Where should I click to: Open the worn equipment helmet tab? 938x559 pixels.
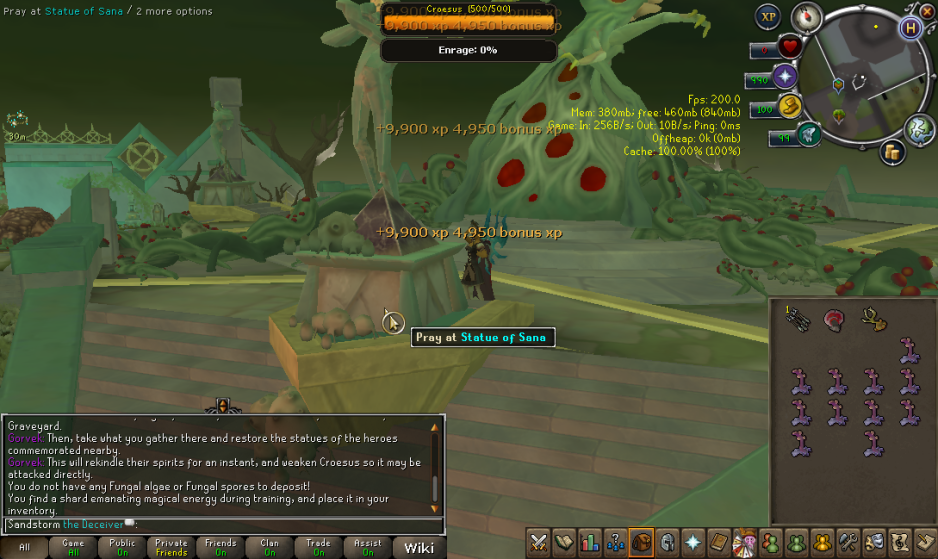(667, 542)
